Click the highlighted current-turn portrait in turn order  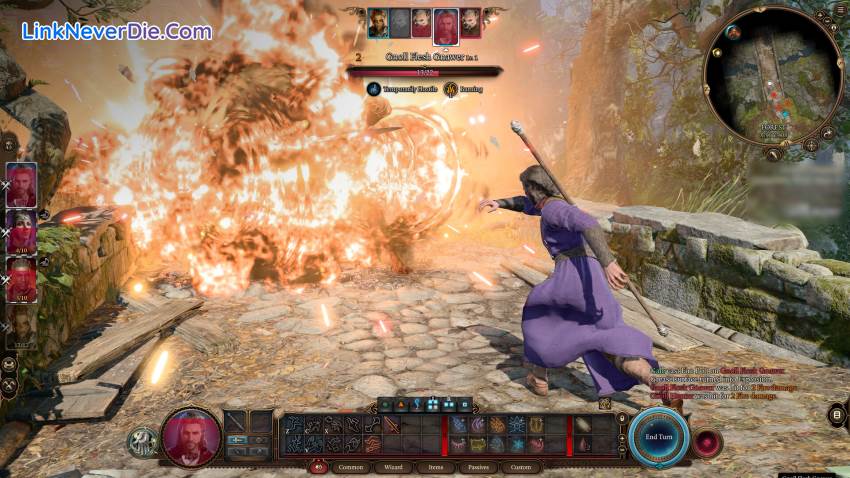click(446, 25)
